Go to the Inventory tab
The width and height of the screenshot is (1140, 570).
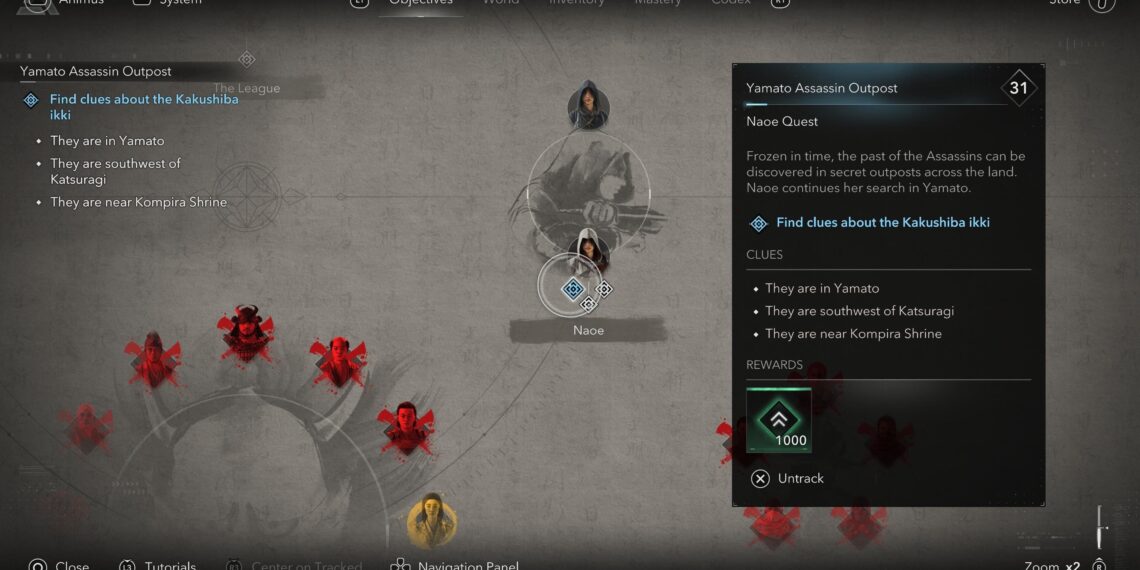[x=576, y=3]
